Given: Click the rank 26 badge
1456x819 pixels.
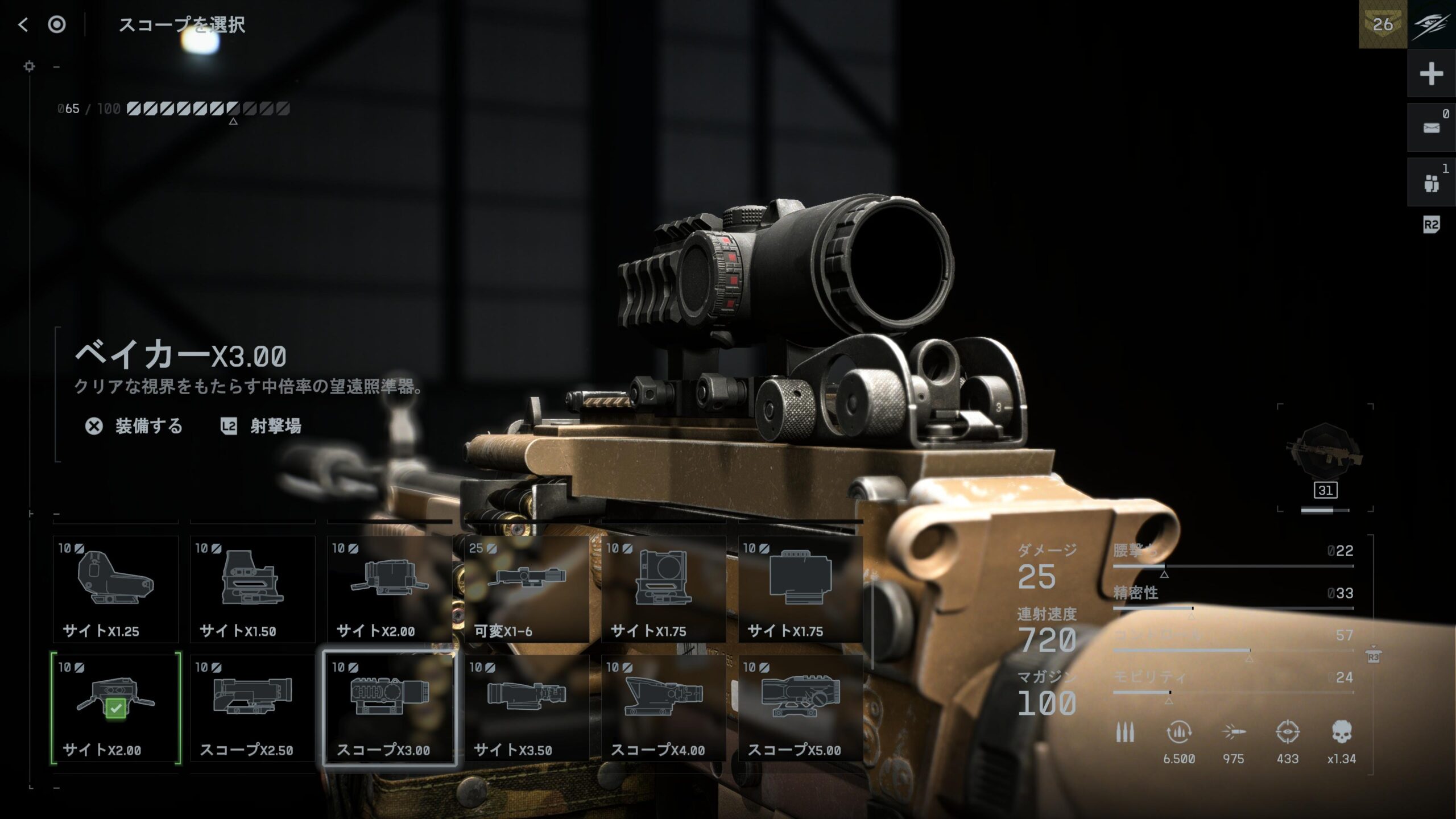Looking at the screenshot, I should 1383,24.
